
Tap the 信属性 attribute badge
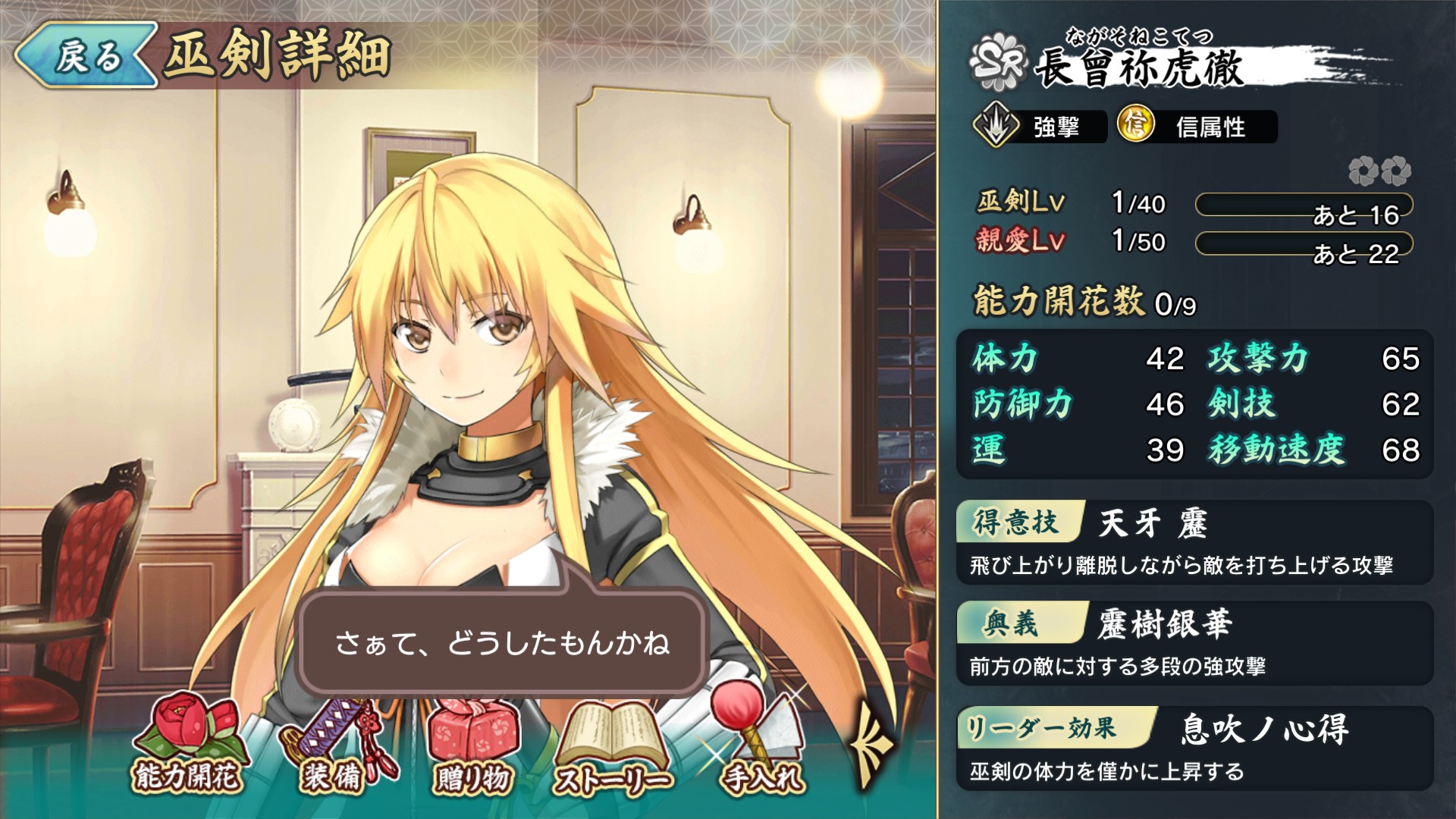click(x=1197, y=126)
